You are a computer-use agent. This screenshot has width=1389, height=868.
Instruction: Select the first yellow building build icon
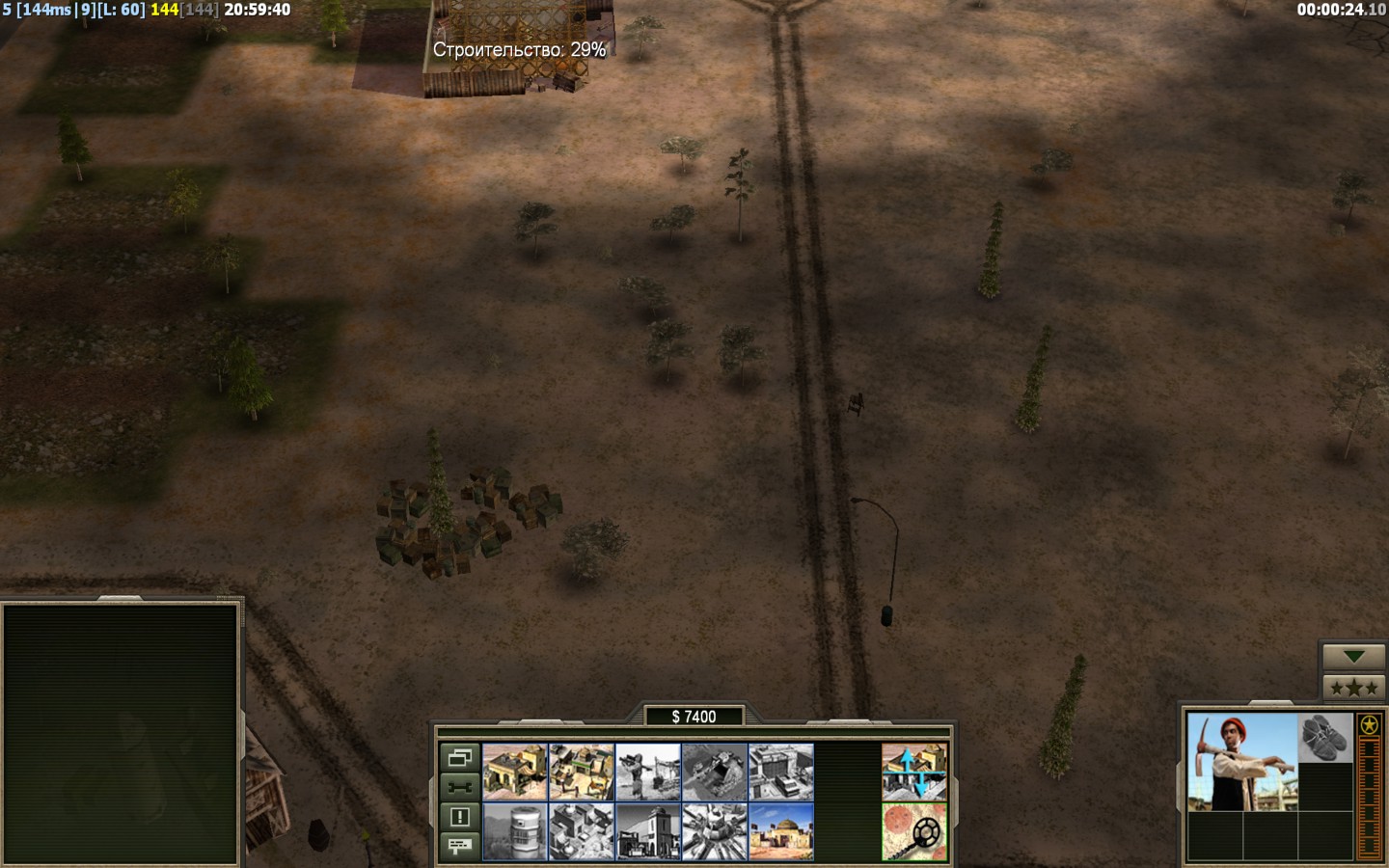click(515, 772)
